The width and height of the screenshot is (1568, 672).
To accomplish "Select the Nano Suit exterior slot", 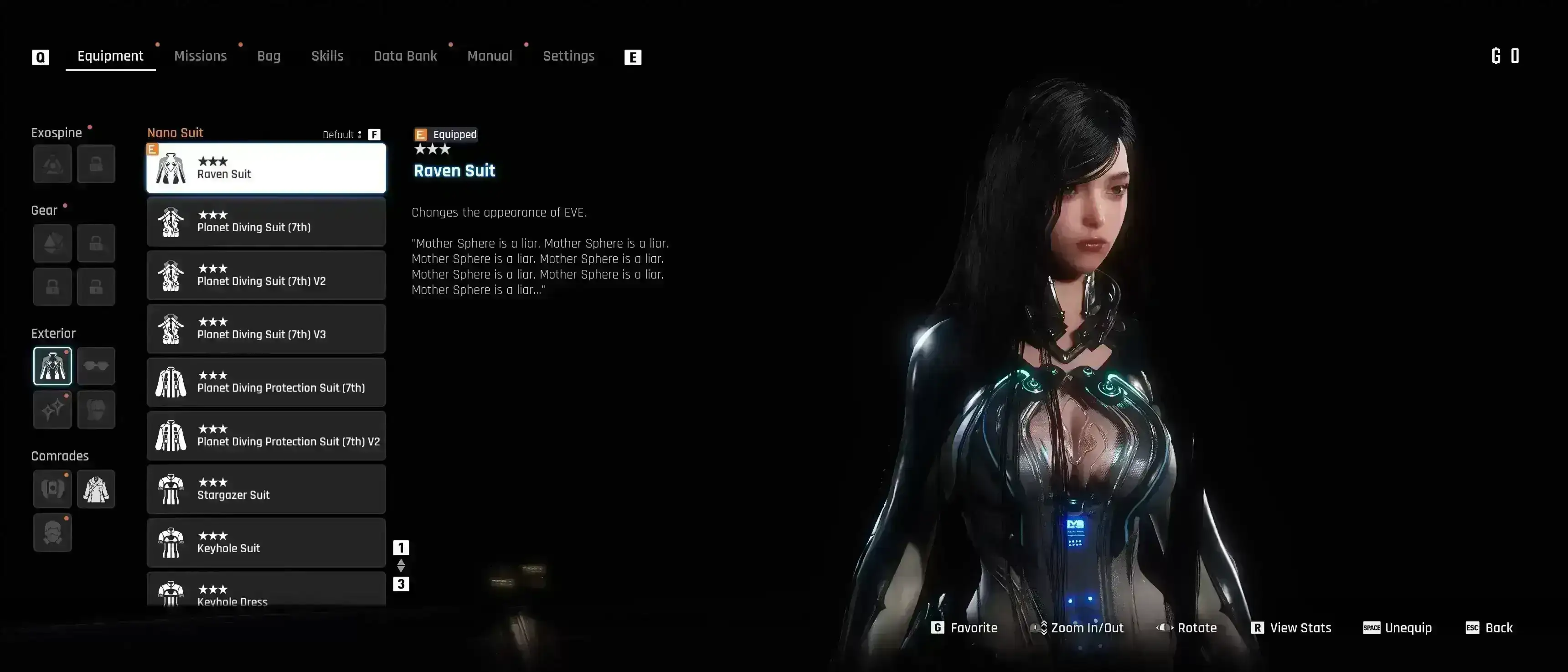I will point(52,365).
